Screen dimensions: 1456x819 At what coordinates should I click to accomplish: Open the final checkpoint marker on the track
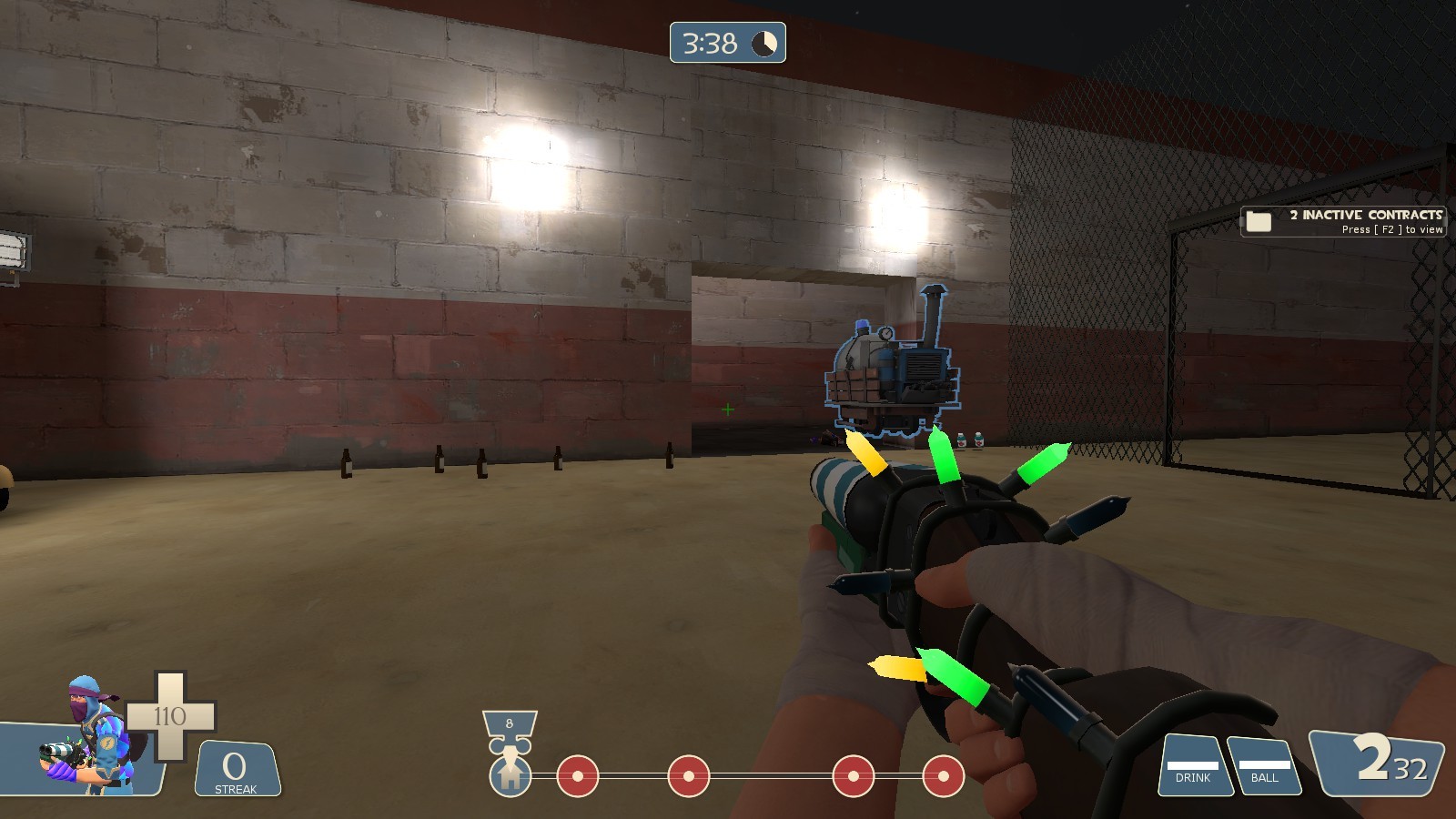pyautogui.click(x=943, y=778)
